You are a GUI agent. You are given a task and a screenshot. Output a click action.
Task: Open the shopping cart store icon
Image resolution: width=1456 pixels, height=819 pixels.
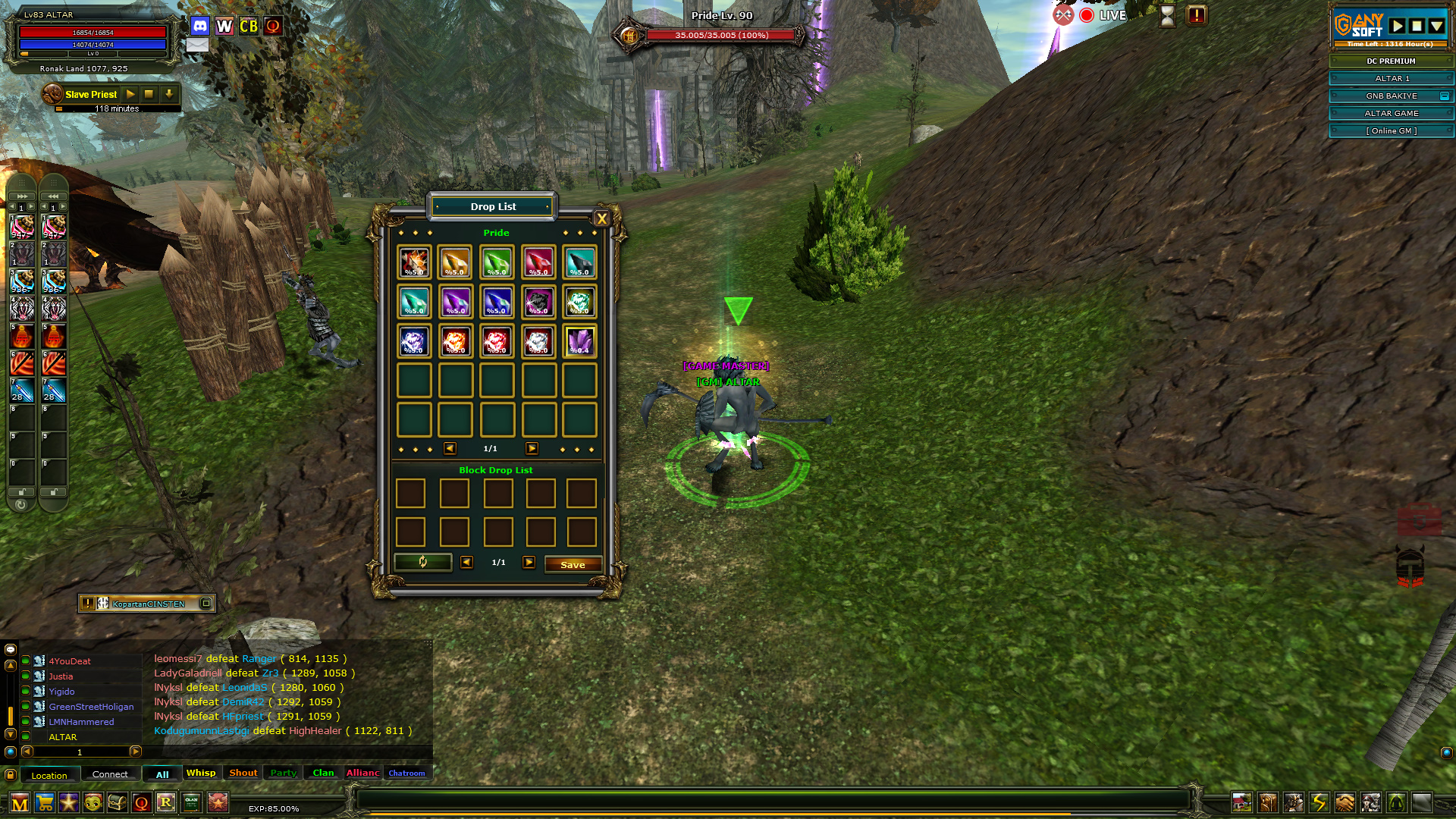45,802
